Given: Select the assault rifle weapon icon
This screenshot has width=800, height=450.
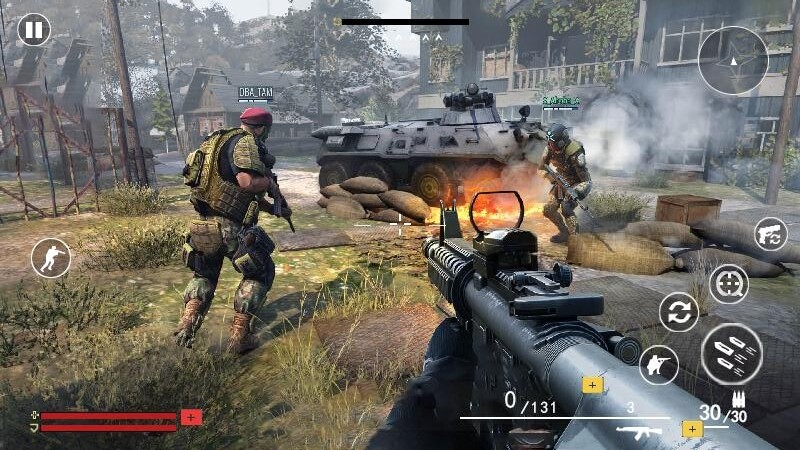Looking at the screenshot, I should [x=640, y=432].
